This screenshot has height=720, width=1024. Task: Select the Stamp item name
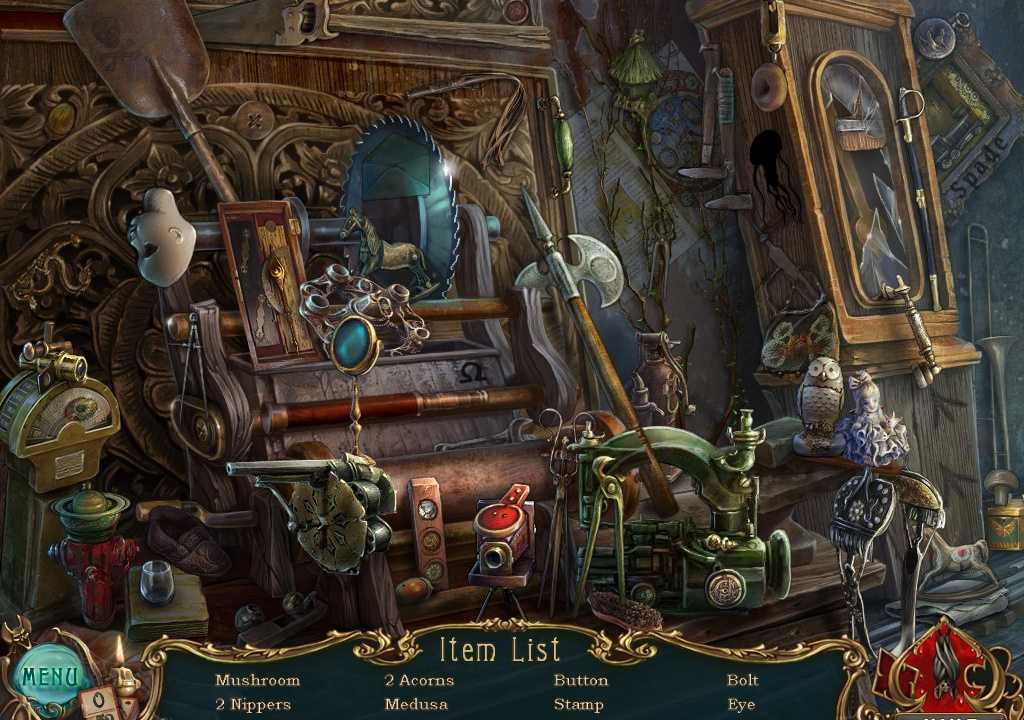click(x=578, y=704)
